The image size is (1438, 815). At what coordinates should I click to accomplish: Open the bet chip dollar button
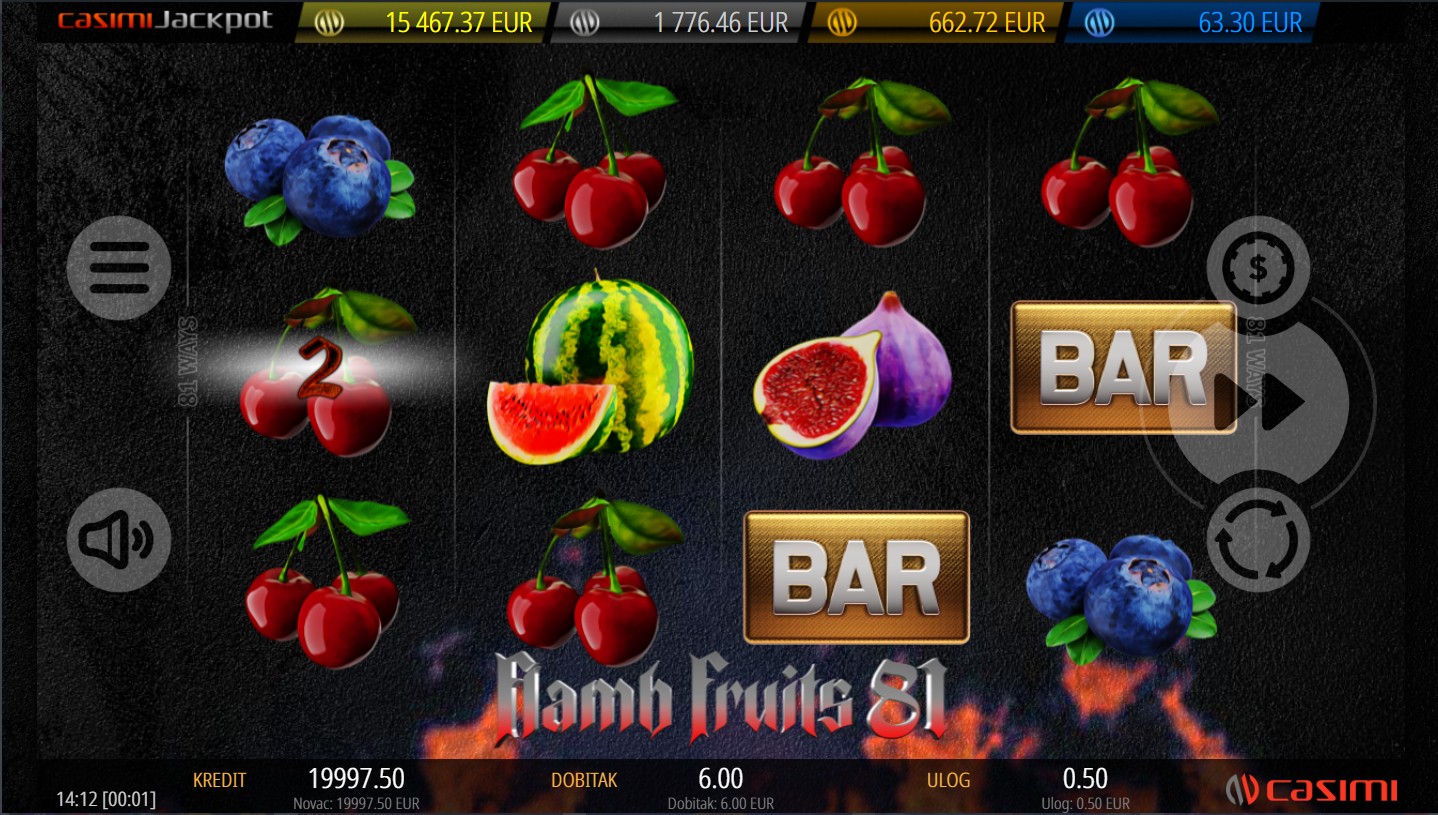click(1258, 267)
